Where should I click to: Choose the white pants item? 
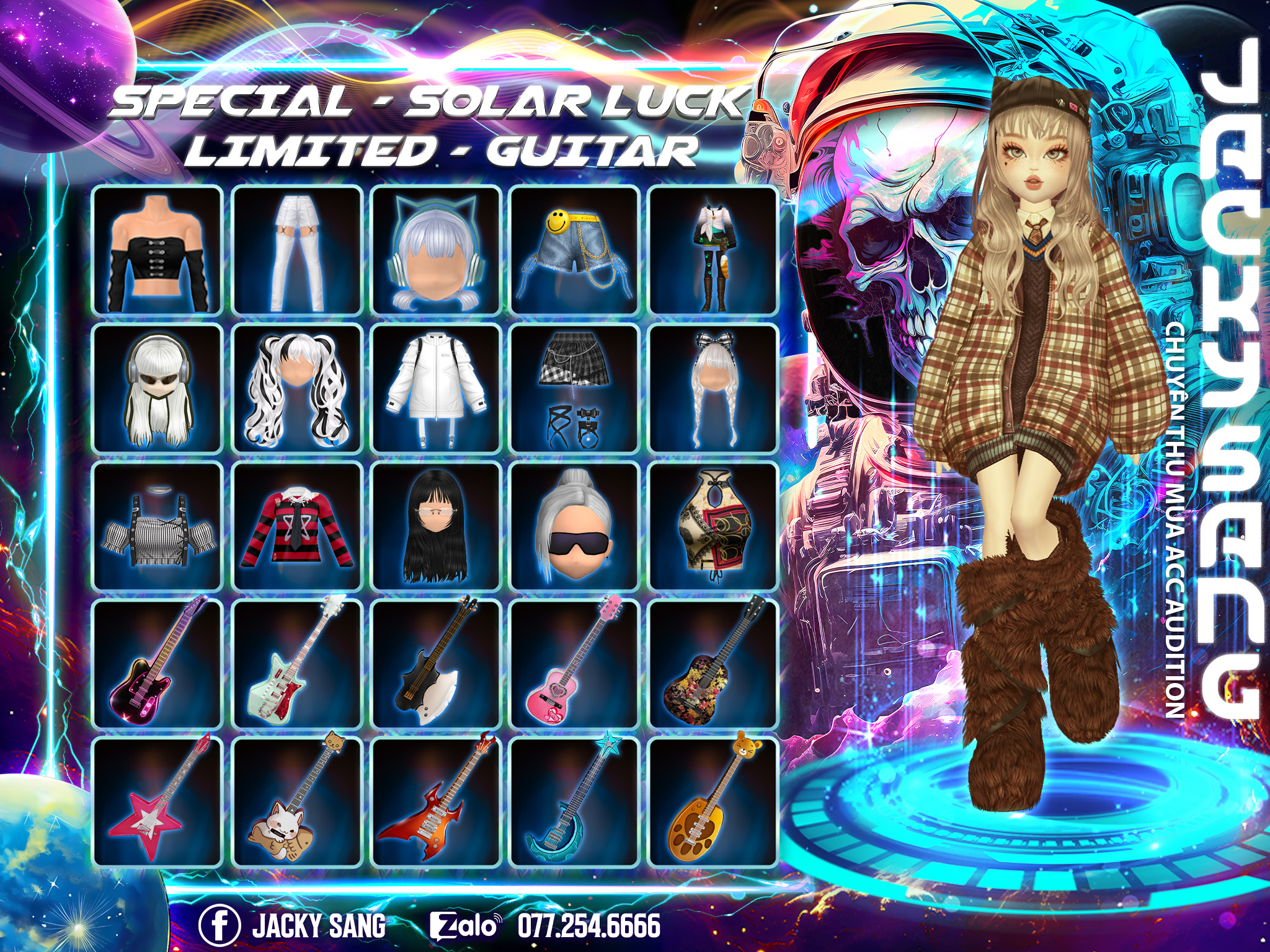pyautogui.click(x=297, y=250)
